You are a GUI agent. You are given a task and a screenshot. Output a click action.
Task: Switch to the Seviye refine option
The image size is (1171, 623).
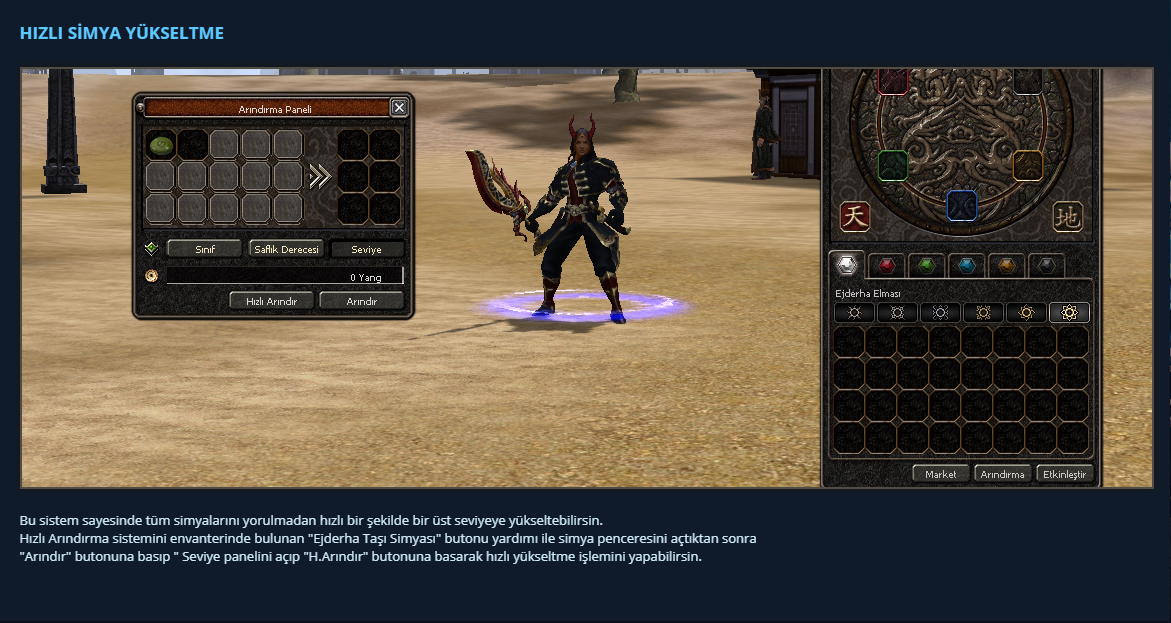(367, 249)
